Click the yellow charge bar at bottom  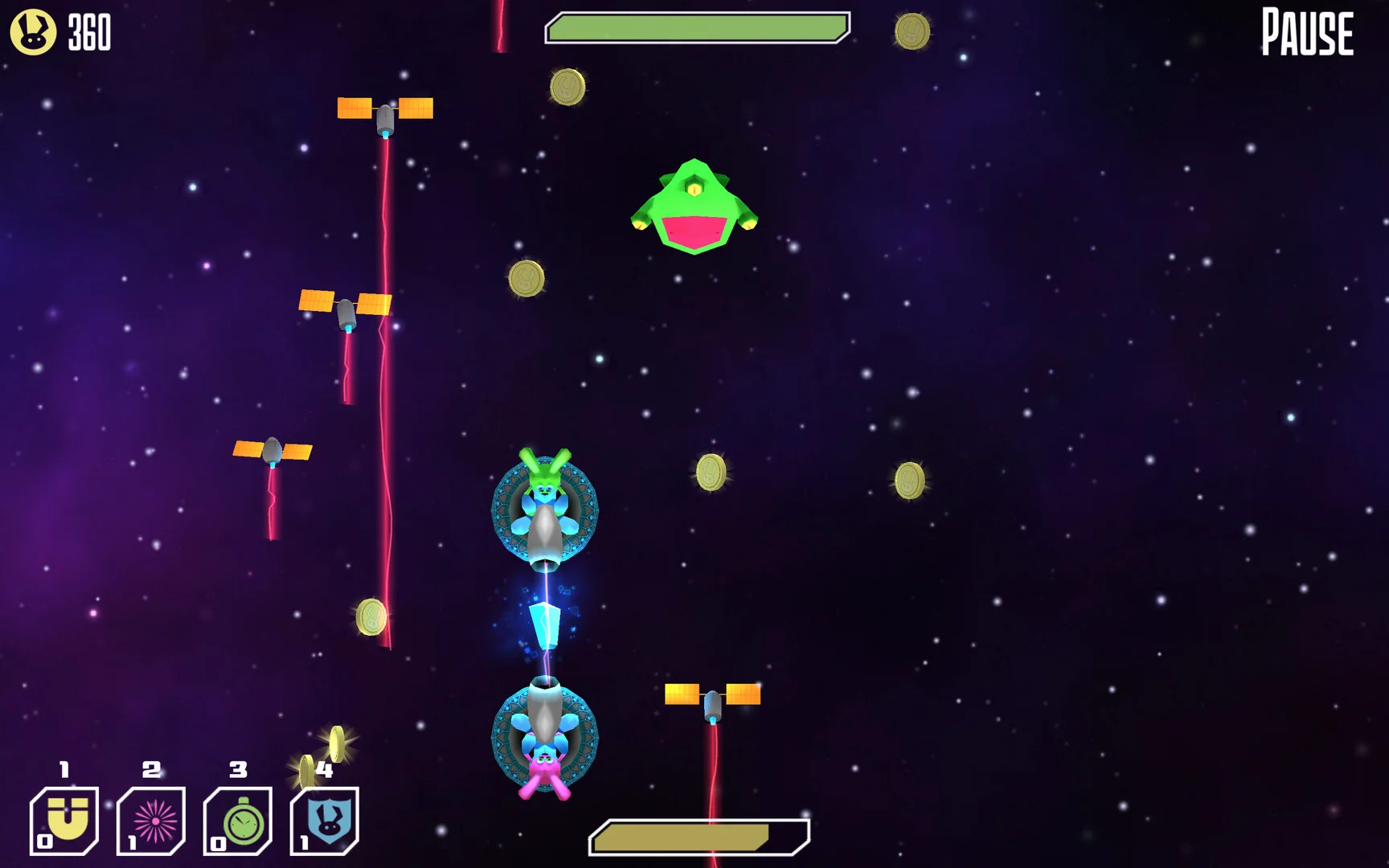coord(696,837)
